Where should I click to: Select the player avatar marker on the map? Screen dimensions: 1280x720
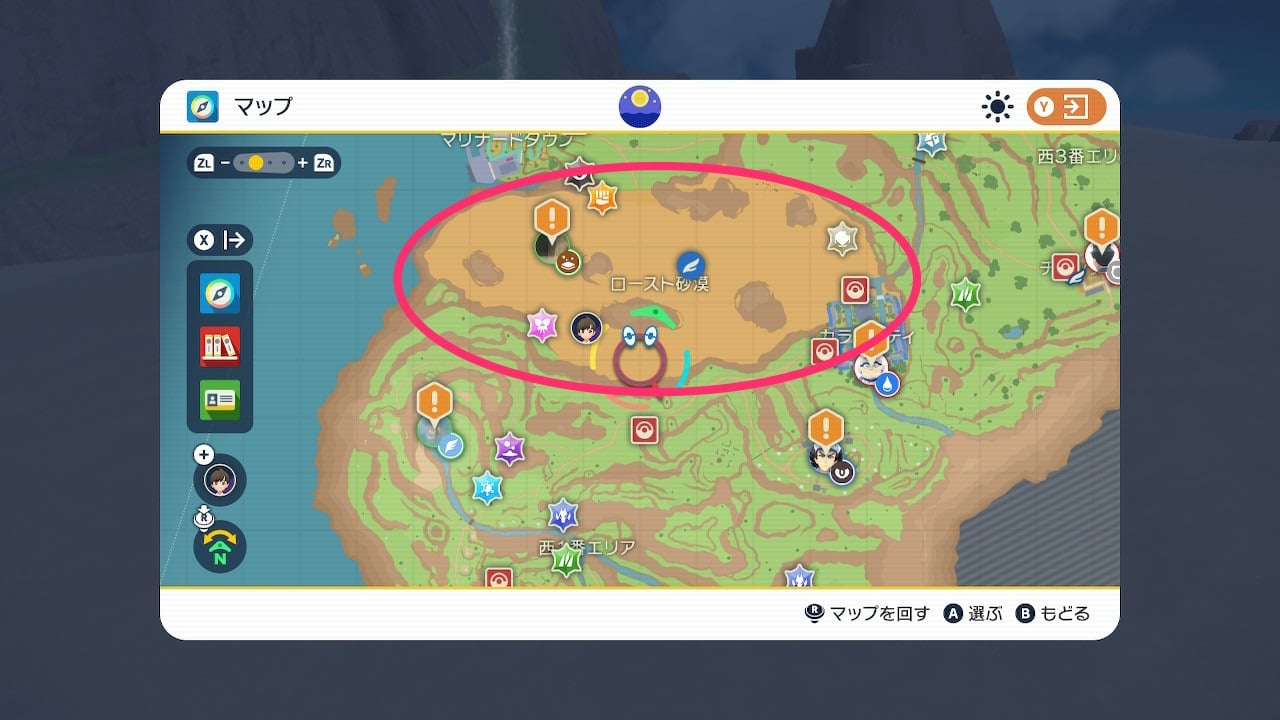pyautogui.click(x=586, y=327)
